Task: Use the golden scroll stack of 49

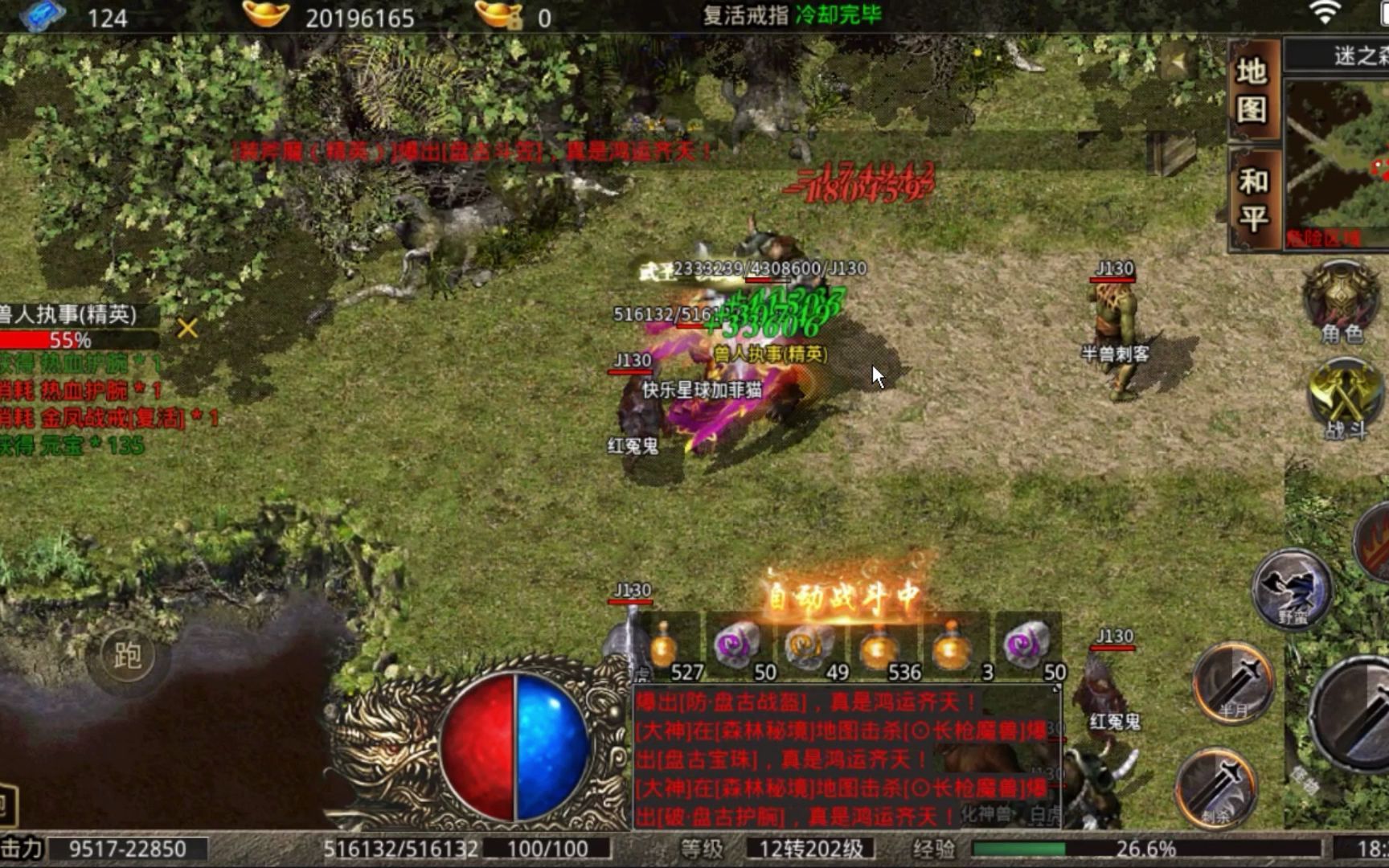Action: click(809, 648)
